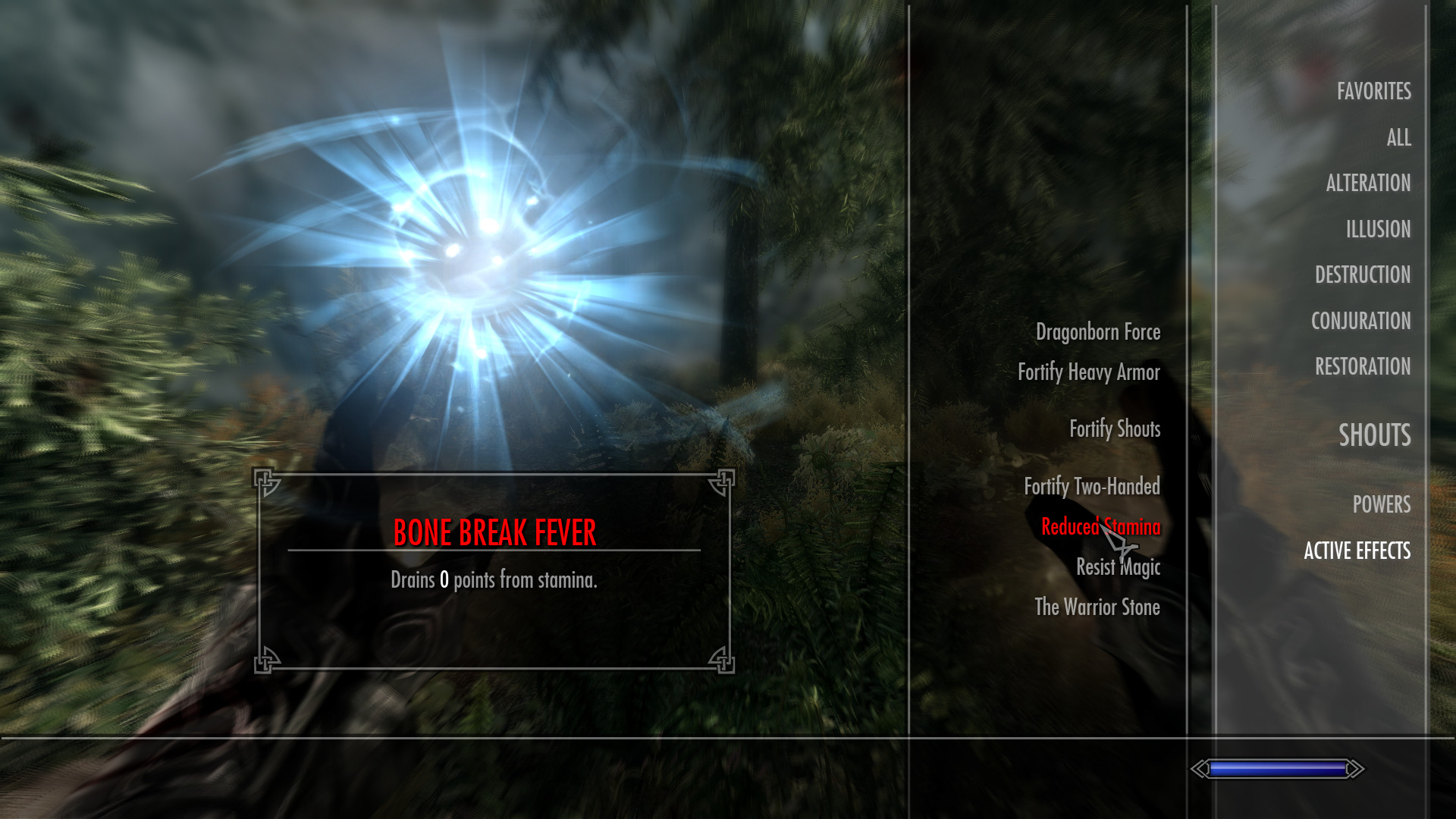Select the ACTIVE EFFECTS section
Image resolution: width=1456 pixels, height=819 pixels.
tap(1357, 551)
